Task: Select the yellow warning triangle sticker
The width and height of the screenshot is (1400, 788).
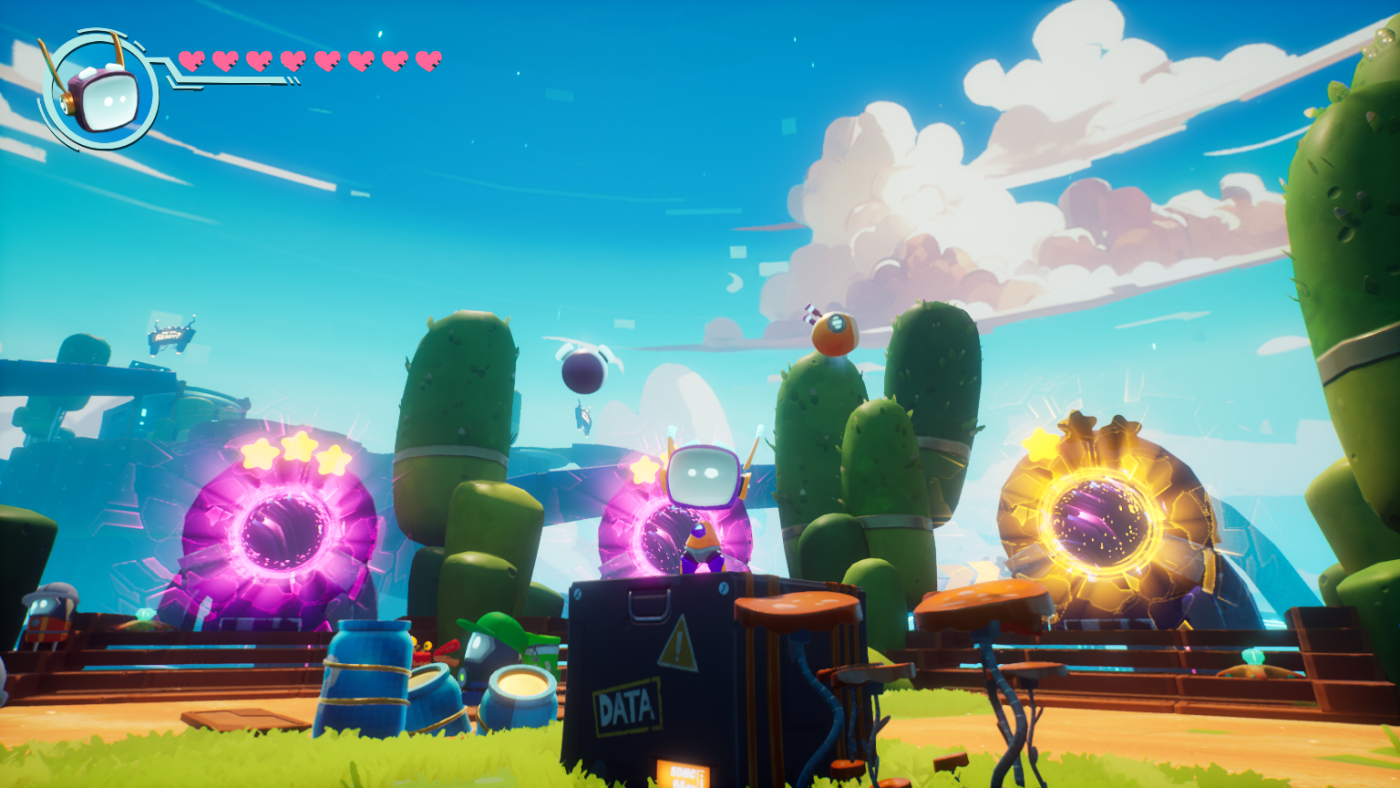Action: 680,645
